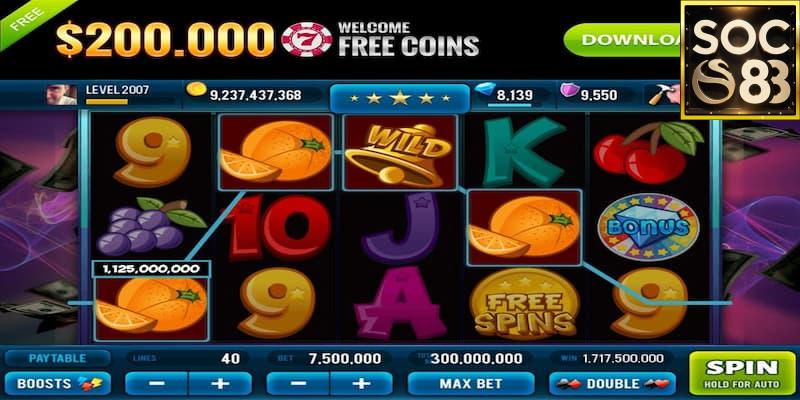
Task: Select MAX BET
Action: pyautogui.click(x=469, y=383)
